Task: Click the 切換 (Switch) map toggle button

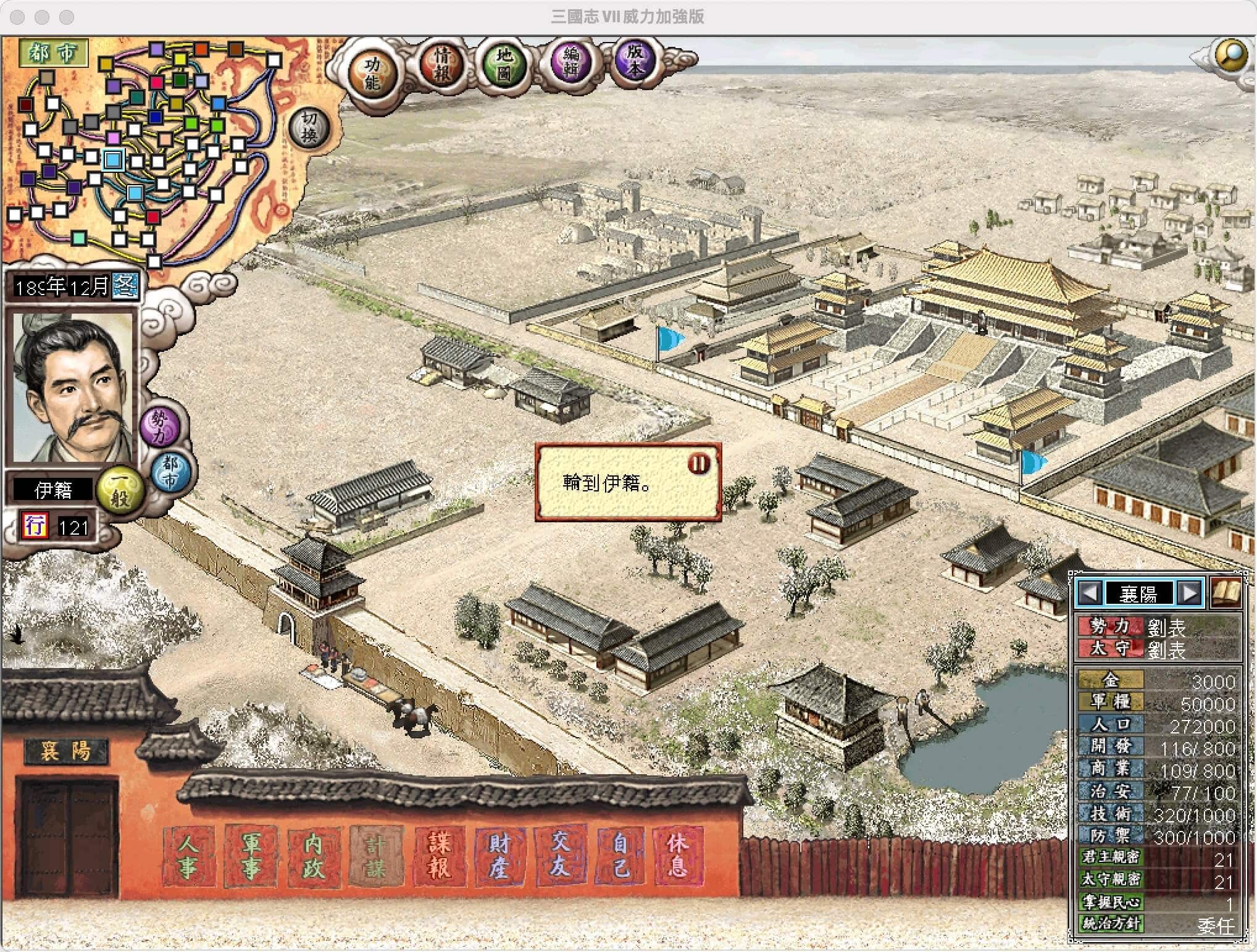Action: (309, 128)
